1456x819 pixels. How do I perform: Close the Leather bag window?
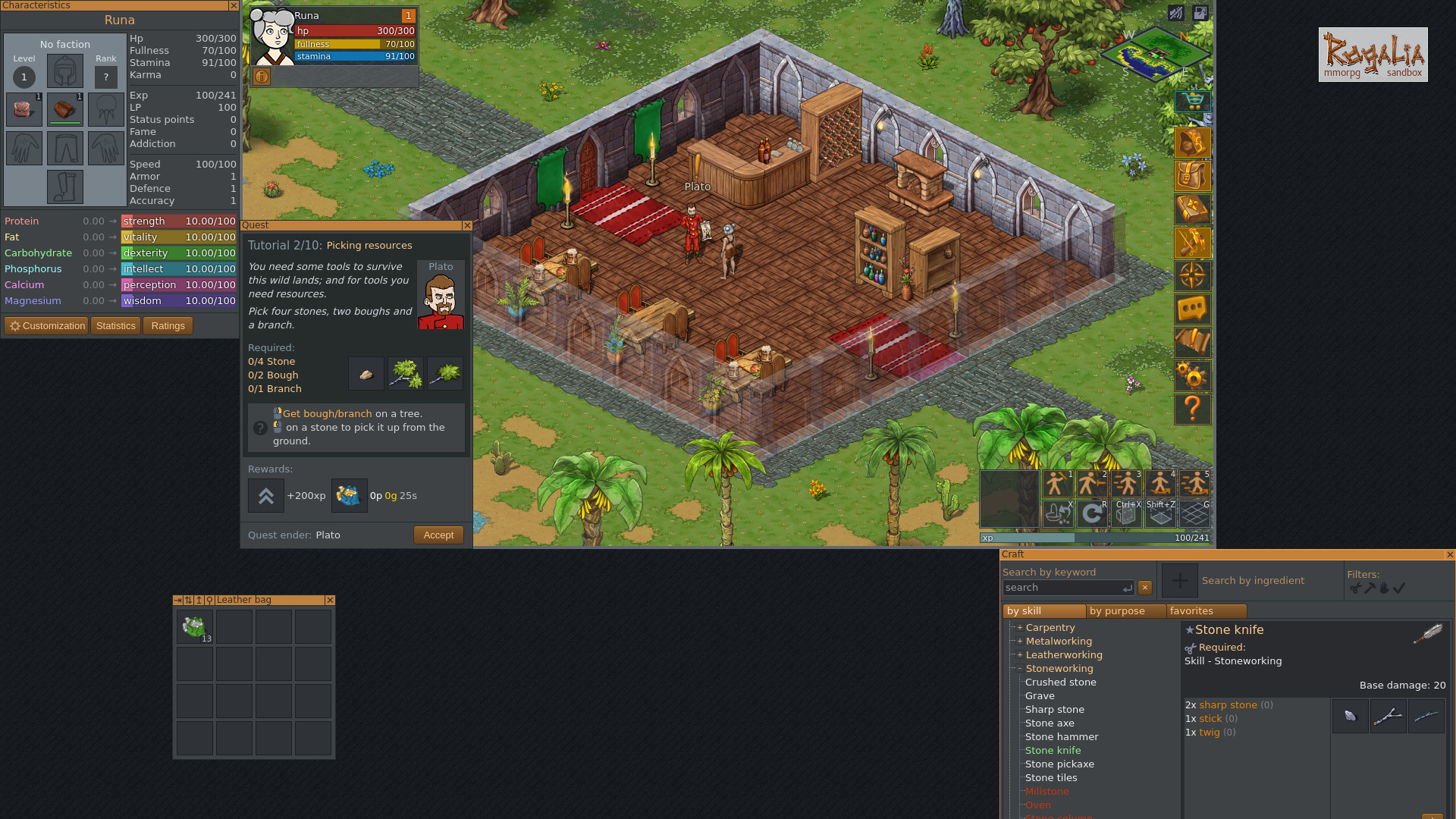pos(330,600)
